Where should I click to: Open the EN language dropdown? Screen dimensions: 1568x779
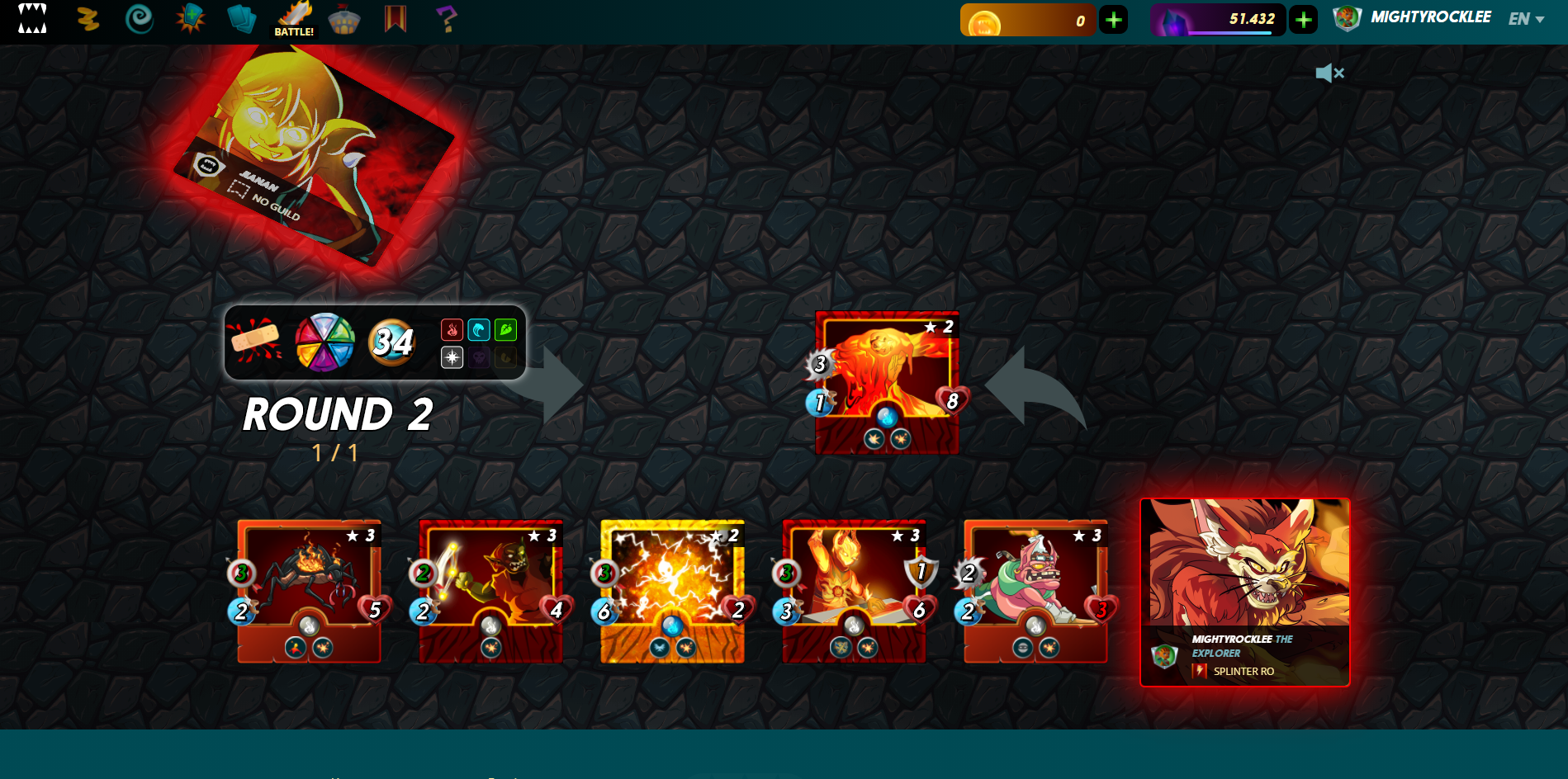pos(1523,17)
